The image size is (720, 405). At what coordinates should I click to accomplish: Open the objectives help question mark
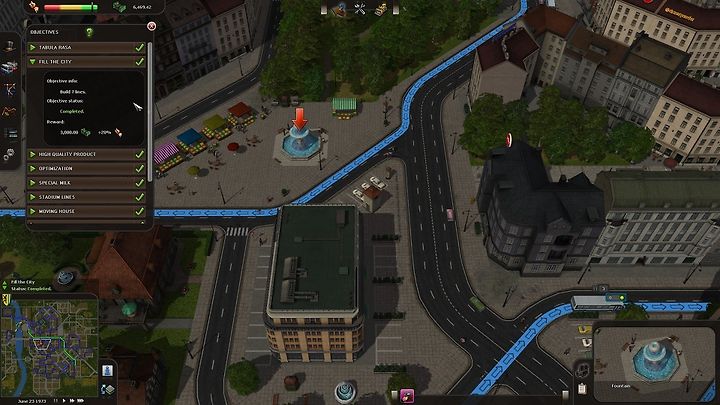[x=89, y=32]
